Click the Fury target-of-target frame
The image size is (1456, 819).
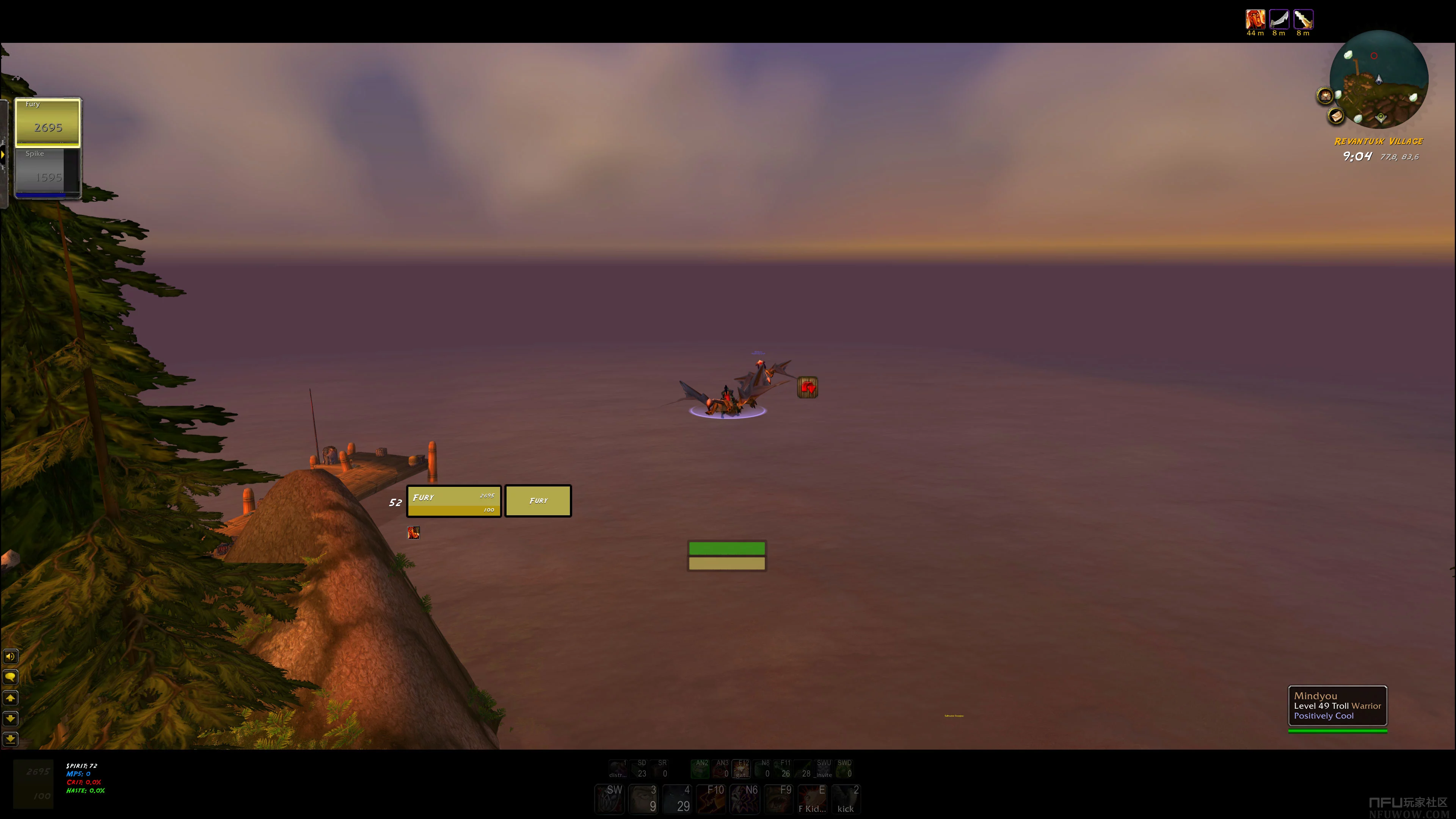pos(538,501)
